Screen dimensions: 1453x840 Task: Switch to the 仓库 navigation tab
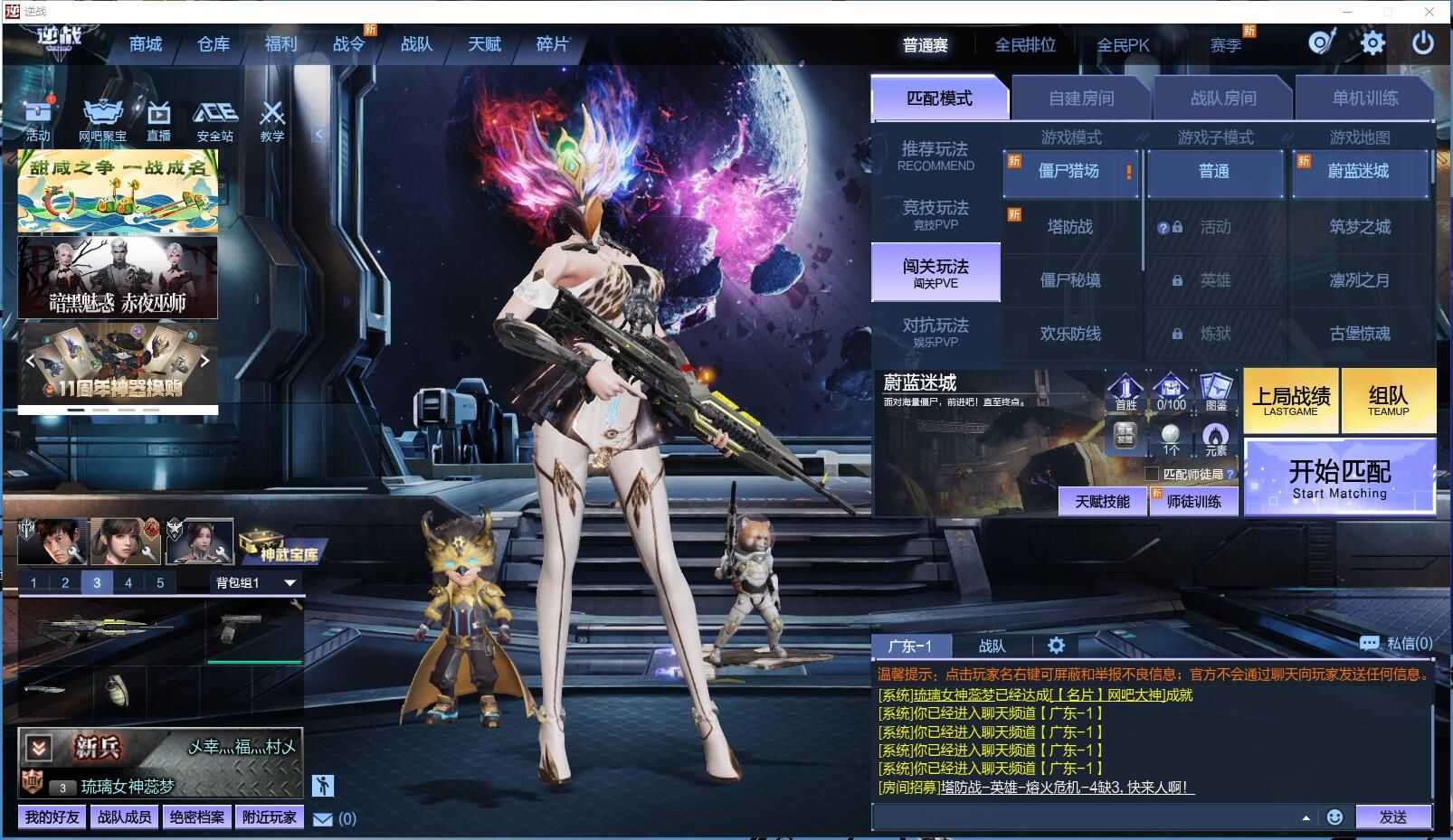tap(212, 43)
